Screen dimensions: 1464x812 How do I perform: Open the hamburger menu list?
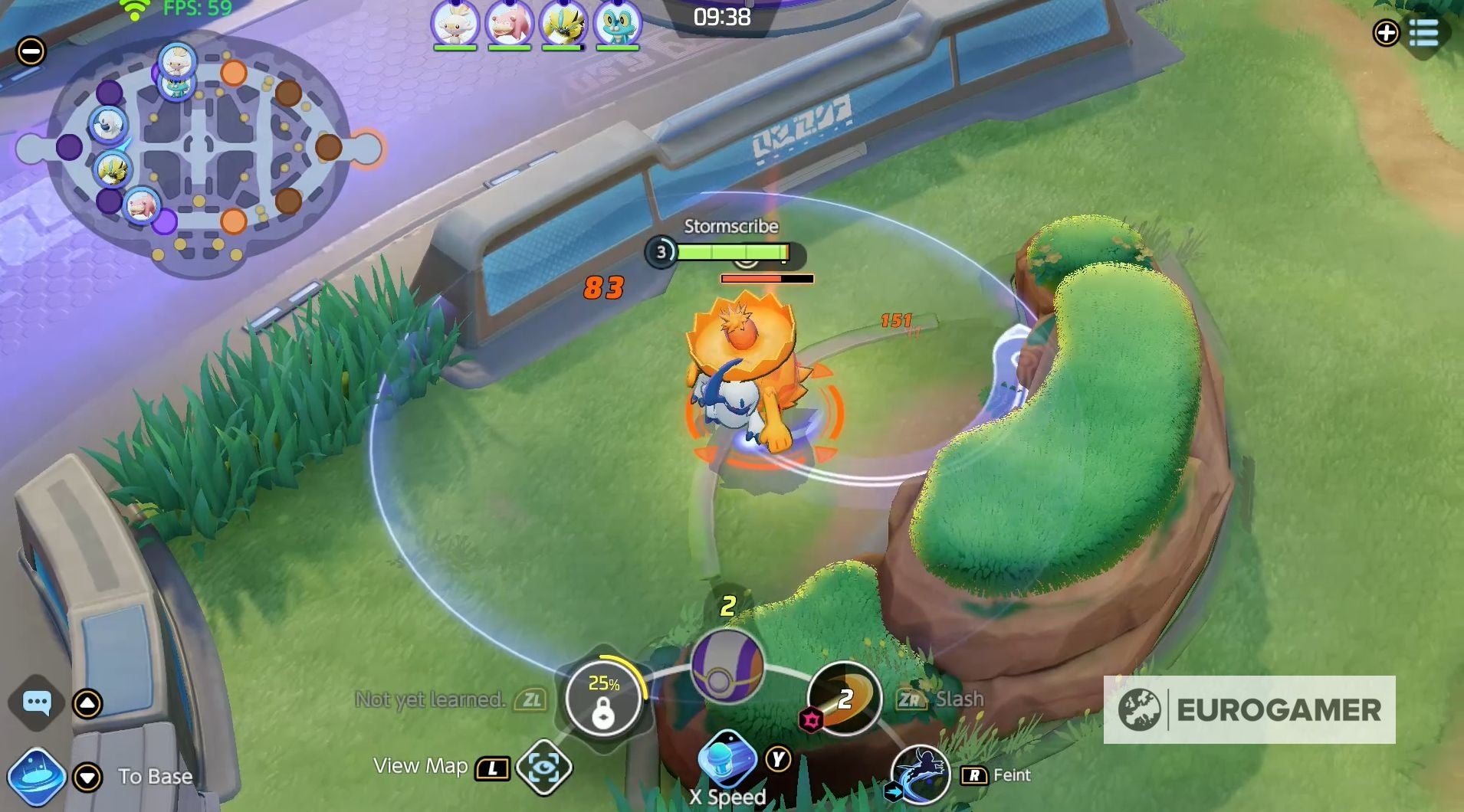pyautogui.click(x=1423, y=33)
